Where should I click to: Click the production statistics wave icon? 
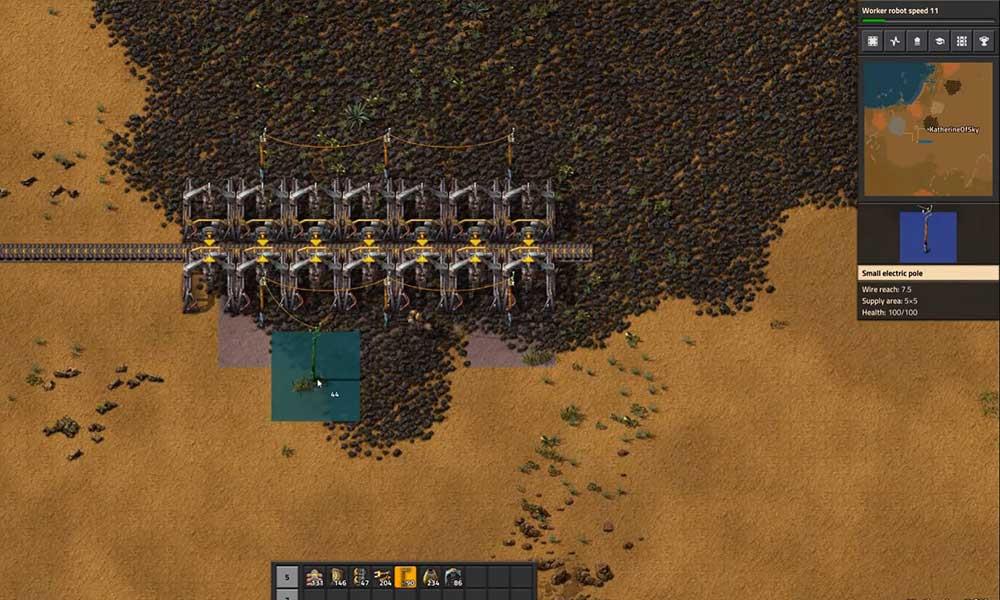coord(895,41)
